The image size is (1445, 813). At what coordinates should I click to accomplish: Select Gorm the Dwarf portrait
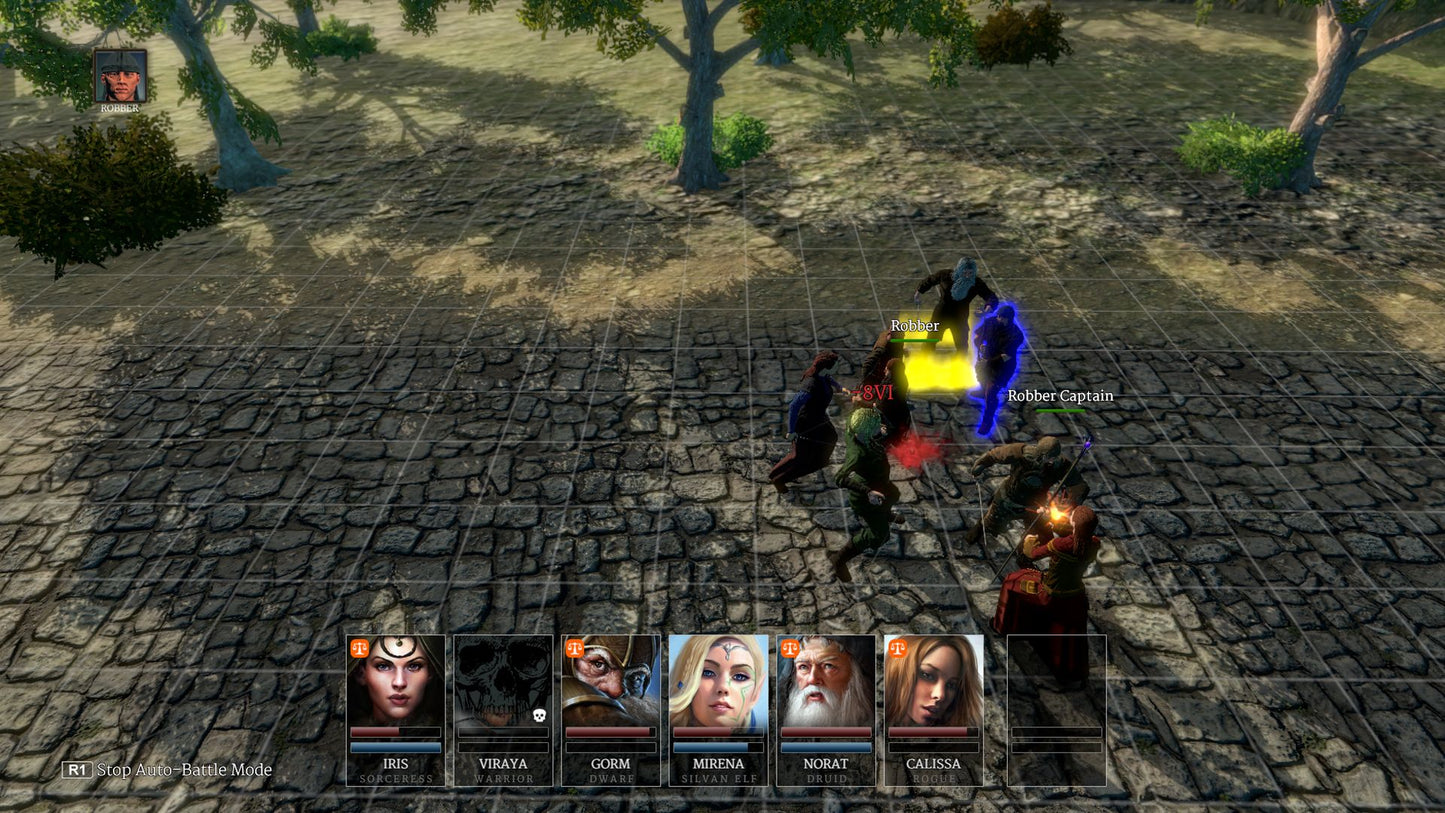611,681
